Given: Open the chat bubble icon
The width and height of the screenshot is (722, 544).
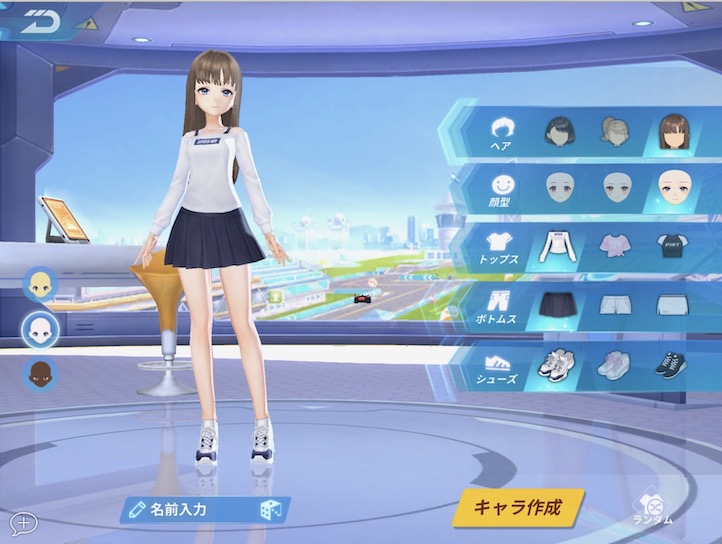Looking at the screenshot, I should (x=22, y=521).
